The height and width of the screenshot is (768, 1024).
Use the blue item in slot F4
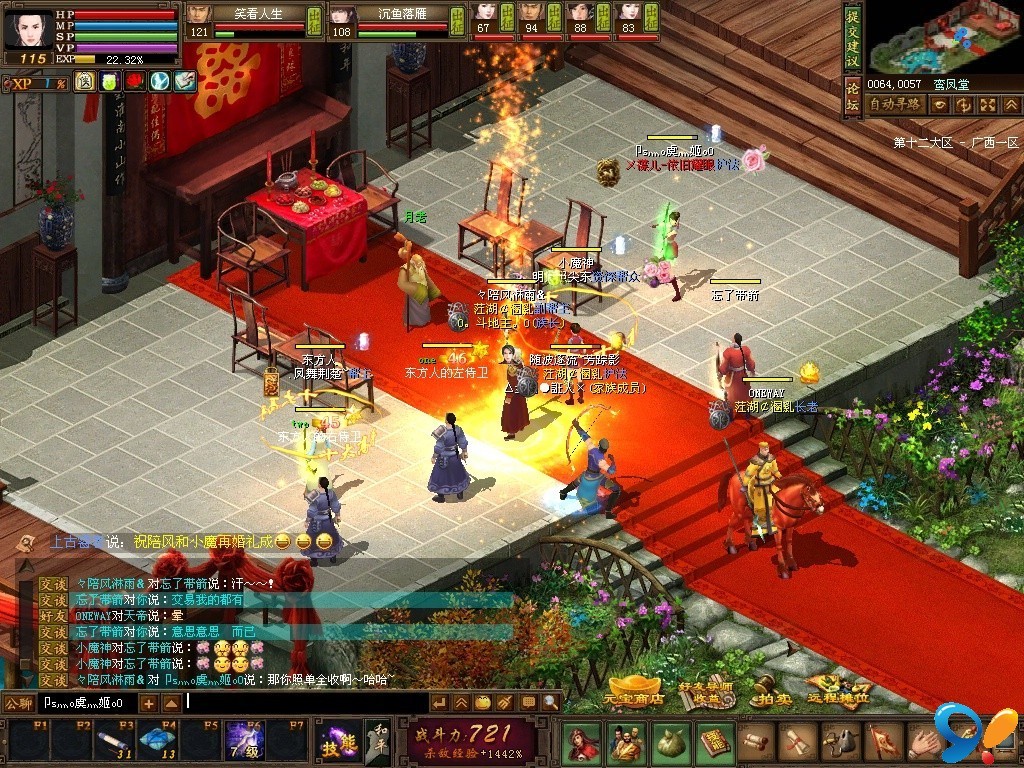click(156, 741)
